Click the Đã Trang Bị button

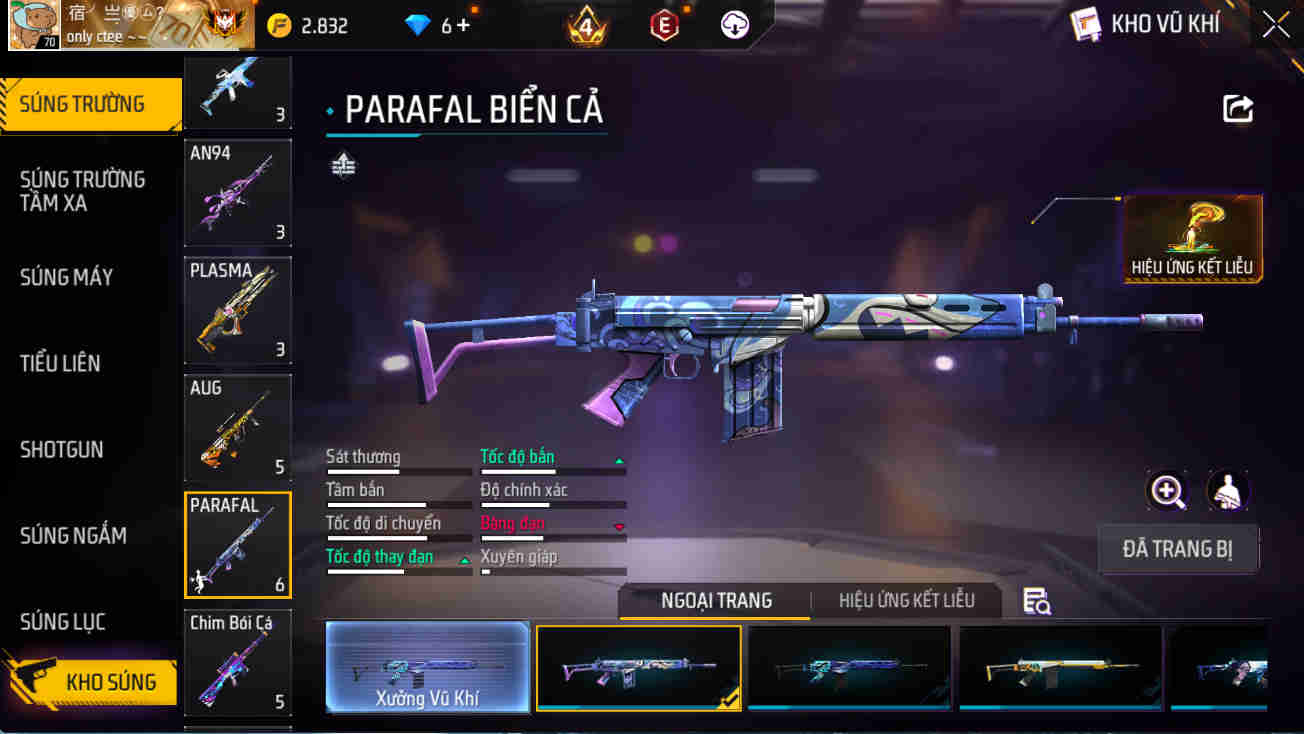1178,549
